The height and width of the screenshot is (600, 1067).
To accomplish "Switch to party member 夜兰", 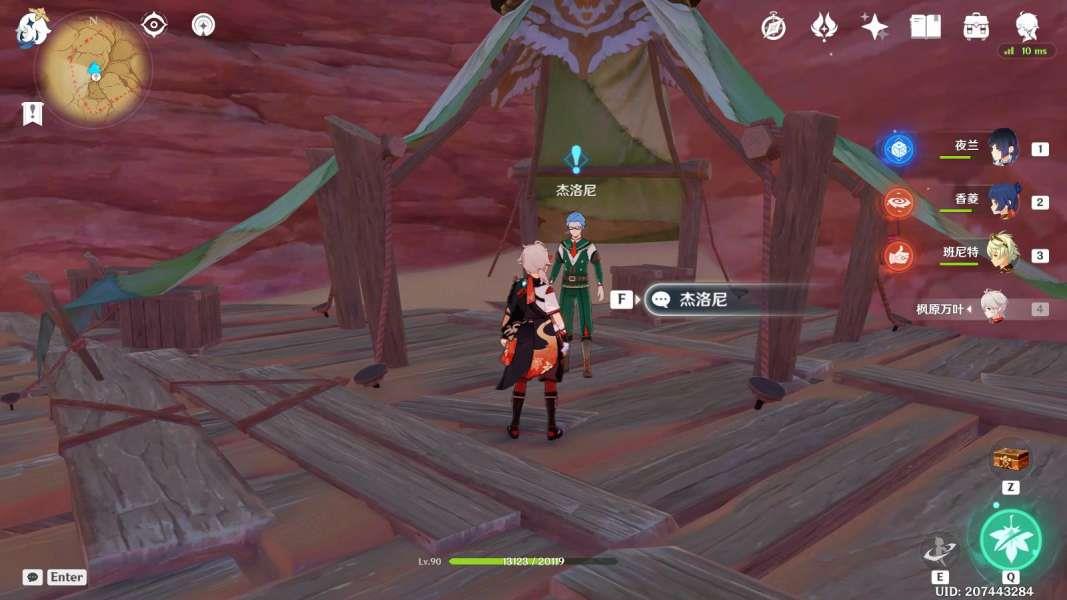I will pyautogui.click(x=1002, y=148).
